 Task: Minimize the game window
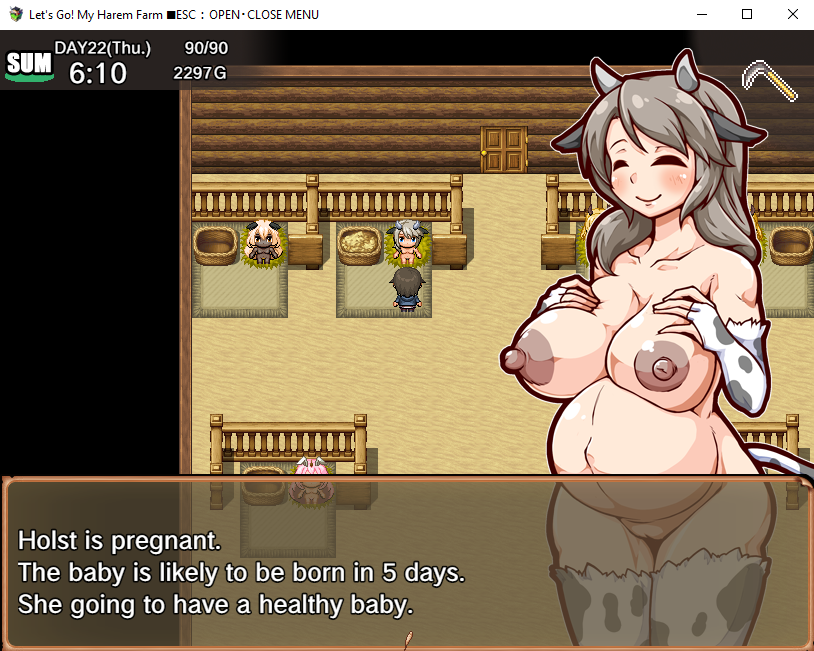pos(700,15)
